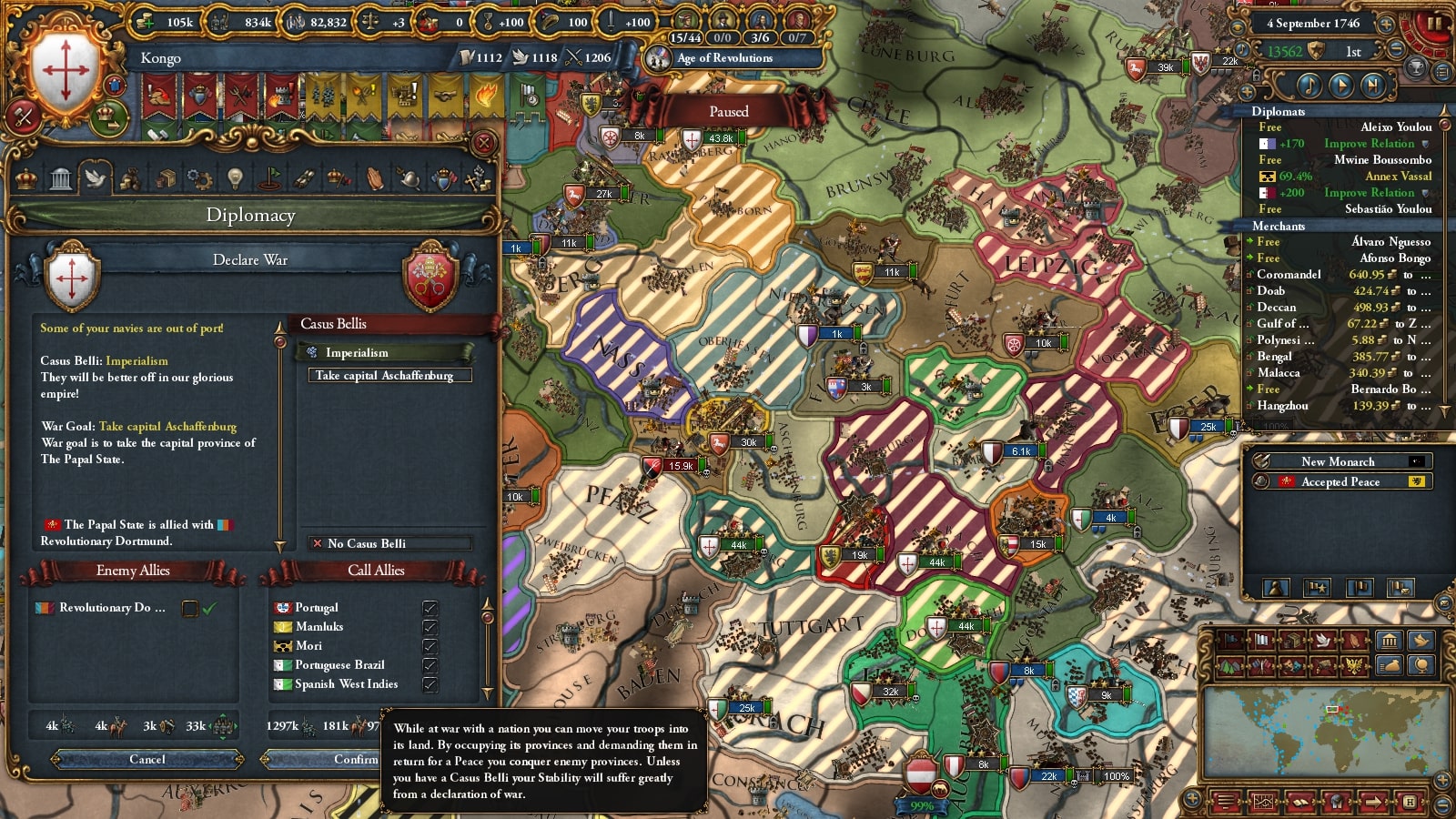The width and height of the screenshot is (1456, 819).
Task: Toggle the Spanish West Indies ally checkbox
Action: 430,684
